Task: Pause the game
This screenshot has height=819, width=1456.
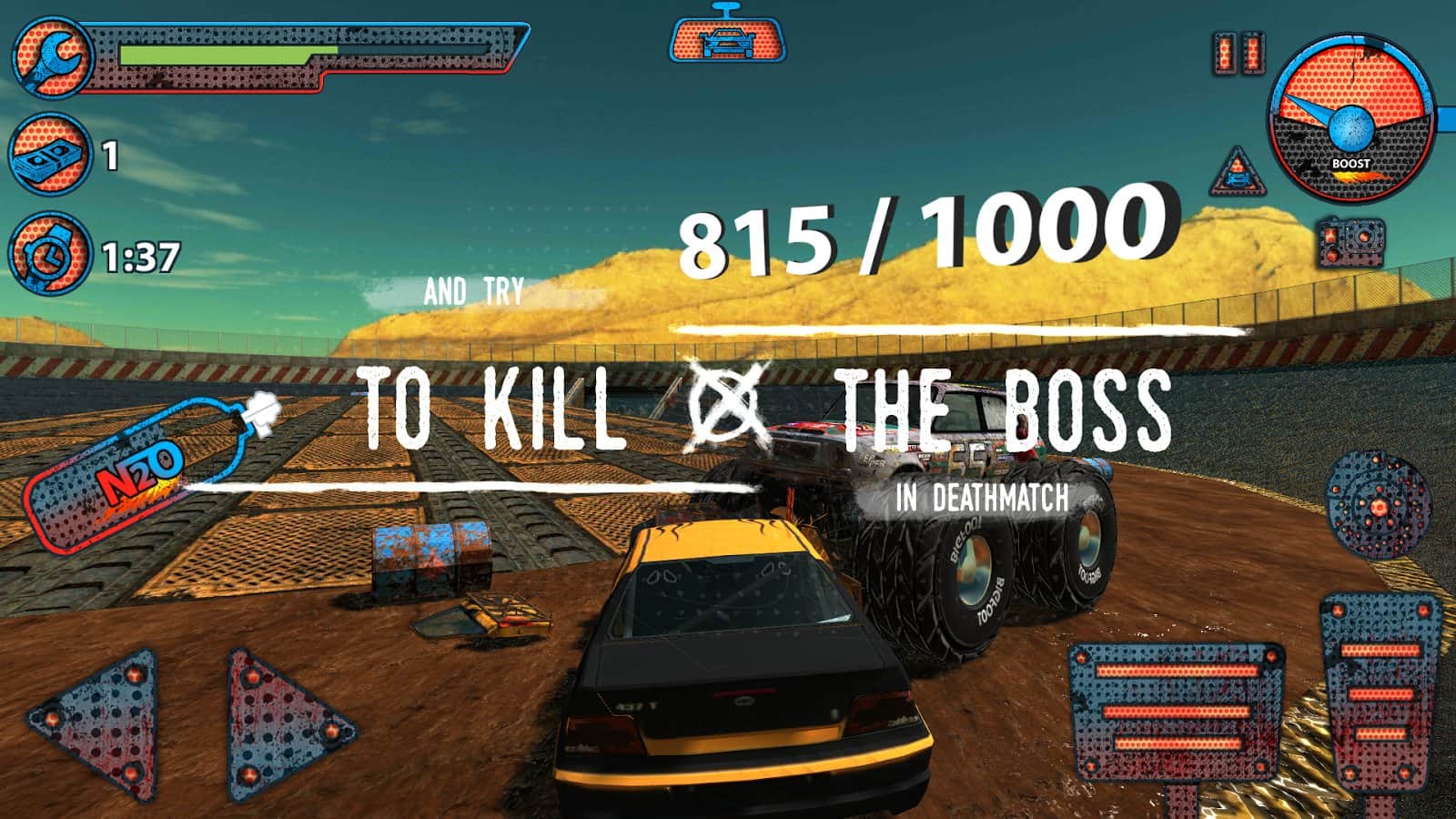Action: [1239, 53]
